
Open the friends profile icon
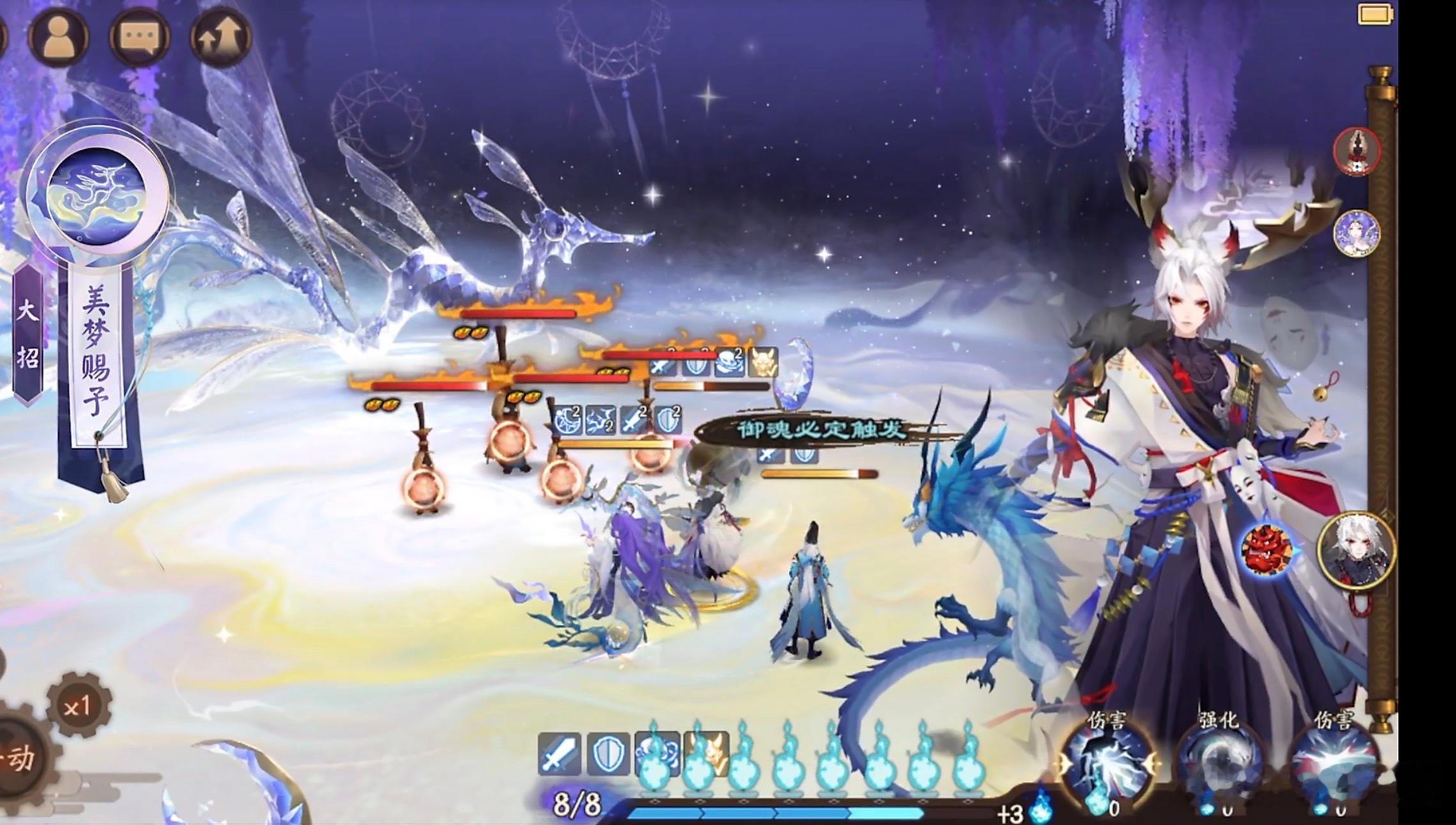pos(58,36)
